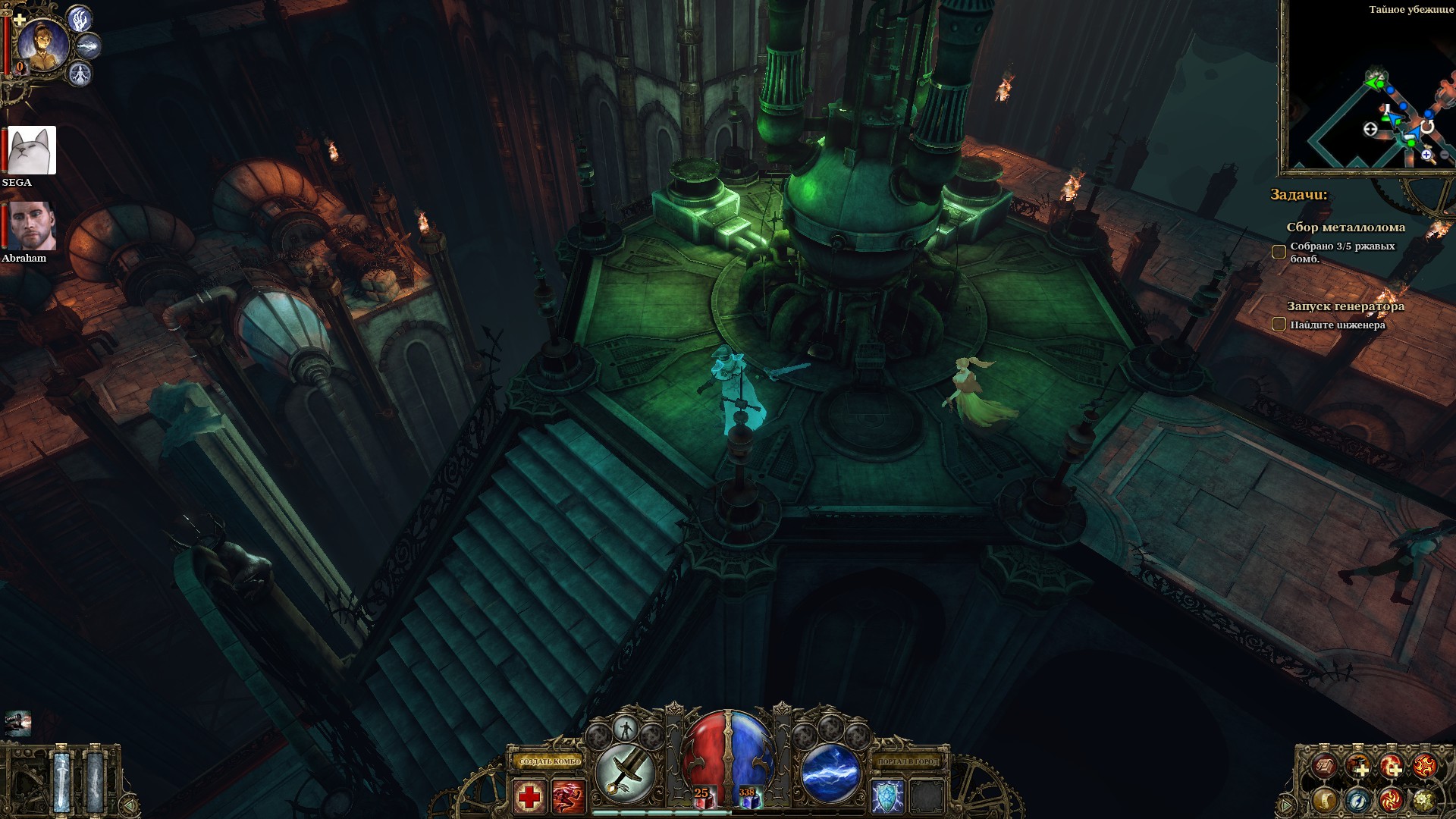Use the 'Портал в город' button
This screenshot has height=819, width=1456.
[x=907, y=761]
